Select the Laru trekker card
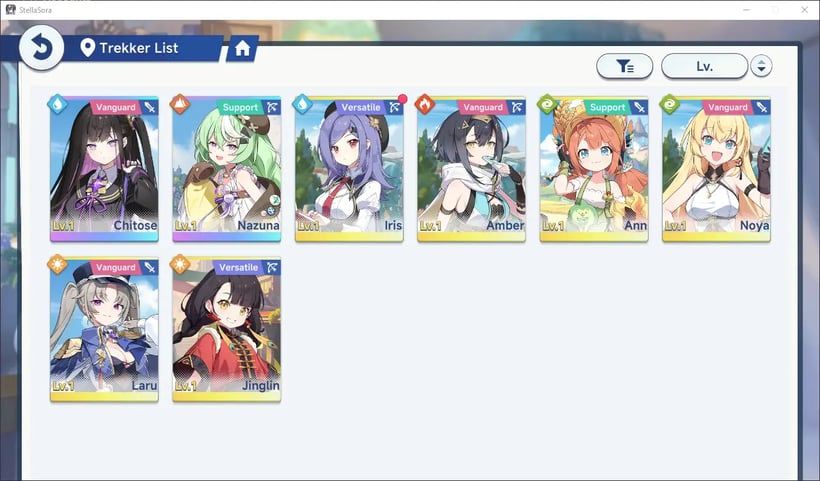This screenshot has height=481, width=820. (104, 328)
